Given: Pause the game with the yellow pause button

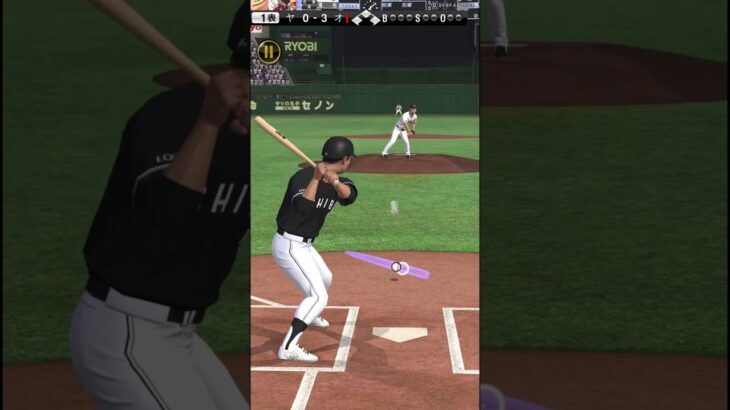Looking at the screenshot, I should 268,51.
